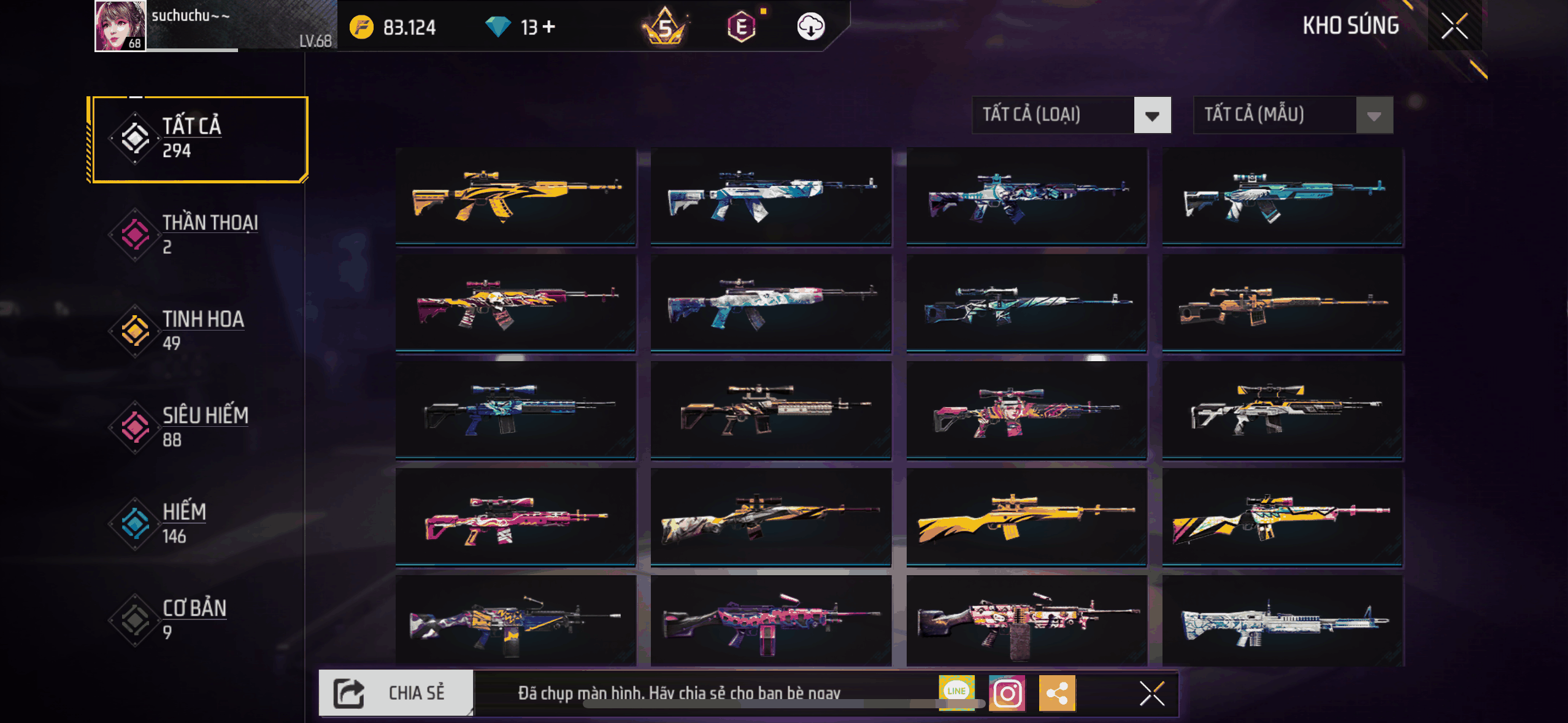Click the Chia Sẻ share button
This screenshot has width=1568, height=723.
(396, 693)
